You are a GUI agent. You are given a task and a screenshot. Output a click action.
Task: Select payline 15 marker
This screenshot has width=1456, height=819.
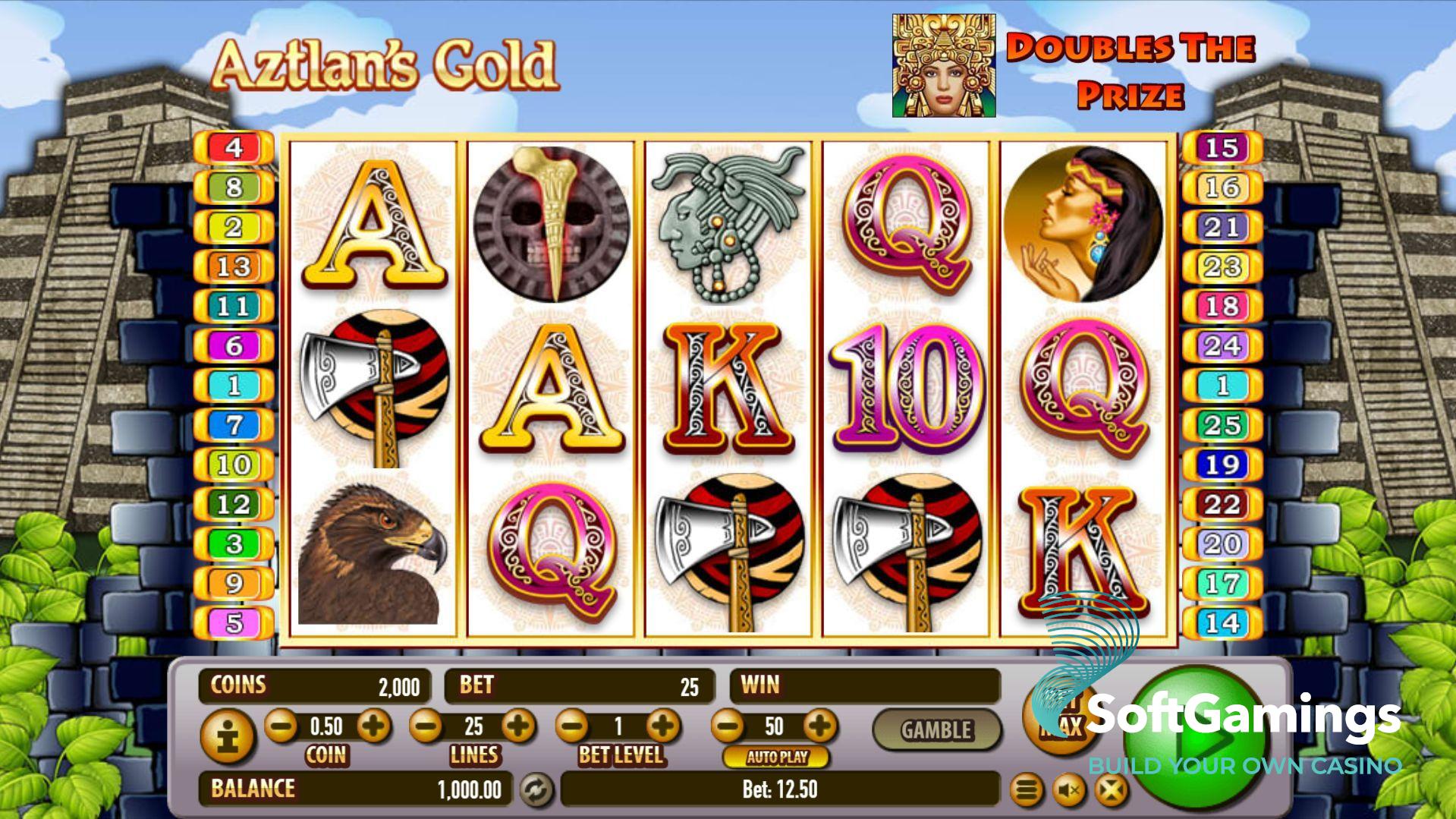(1222, 147)
